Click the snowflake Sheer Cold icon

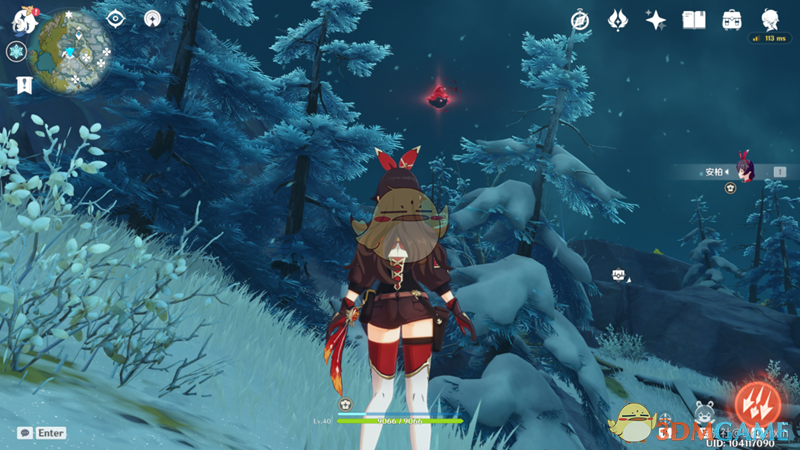[16, 52]
